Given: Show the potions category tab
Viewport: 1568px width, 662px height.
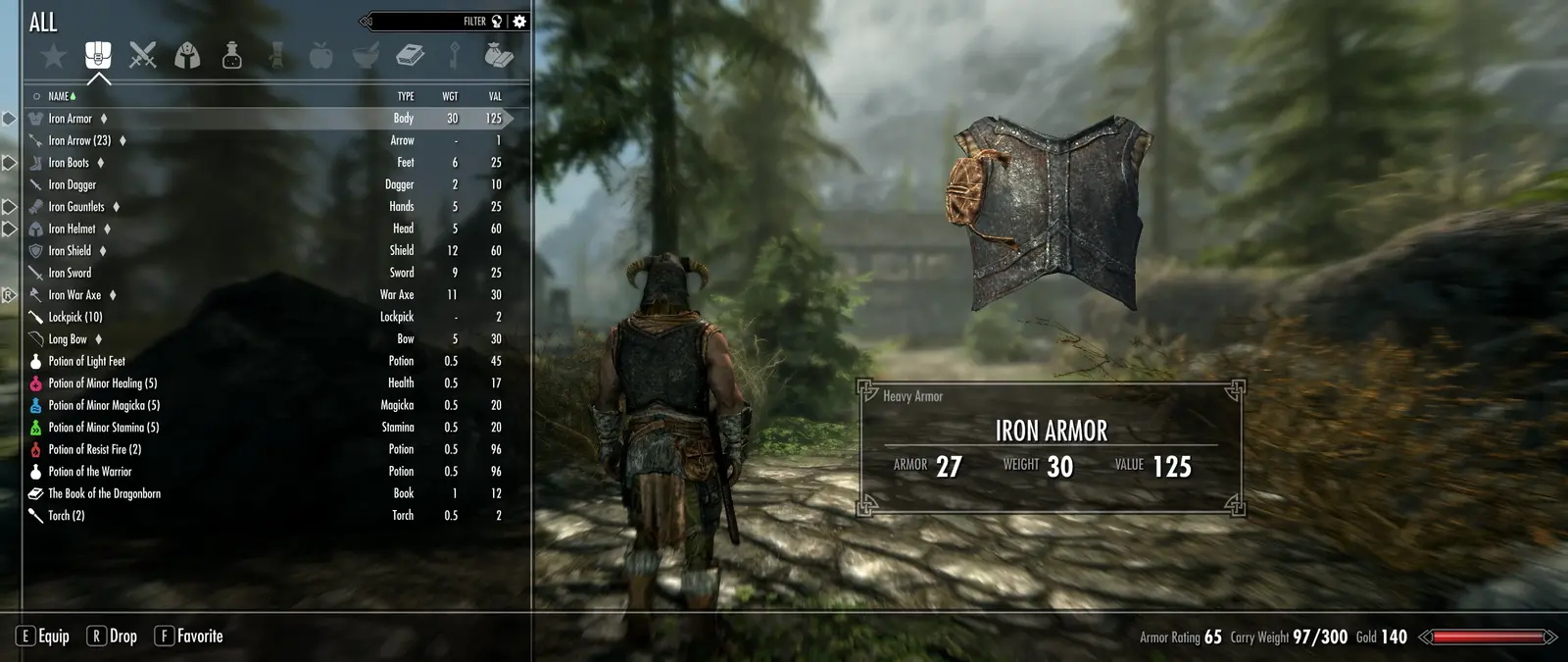Looking at the screenshot, I should [x=232, y=55].
